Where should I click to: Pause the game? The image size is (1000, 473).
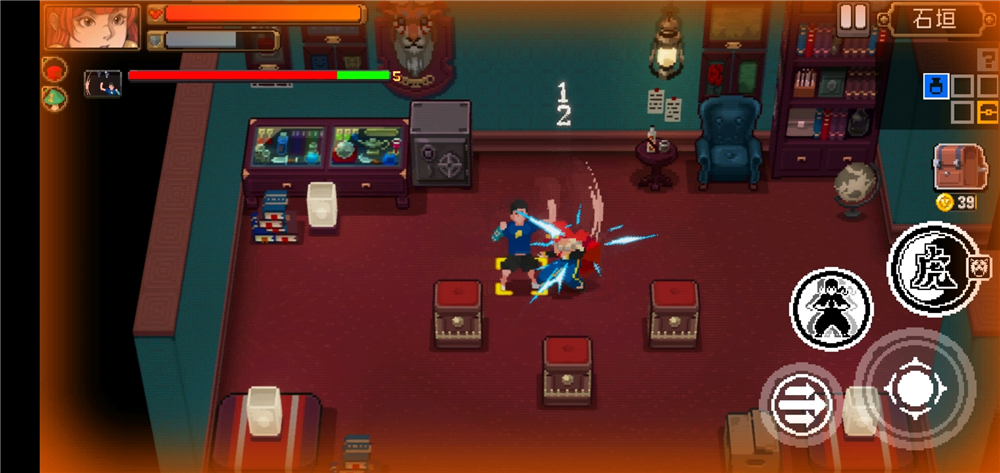(853, 18)
